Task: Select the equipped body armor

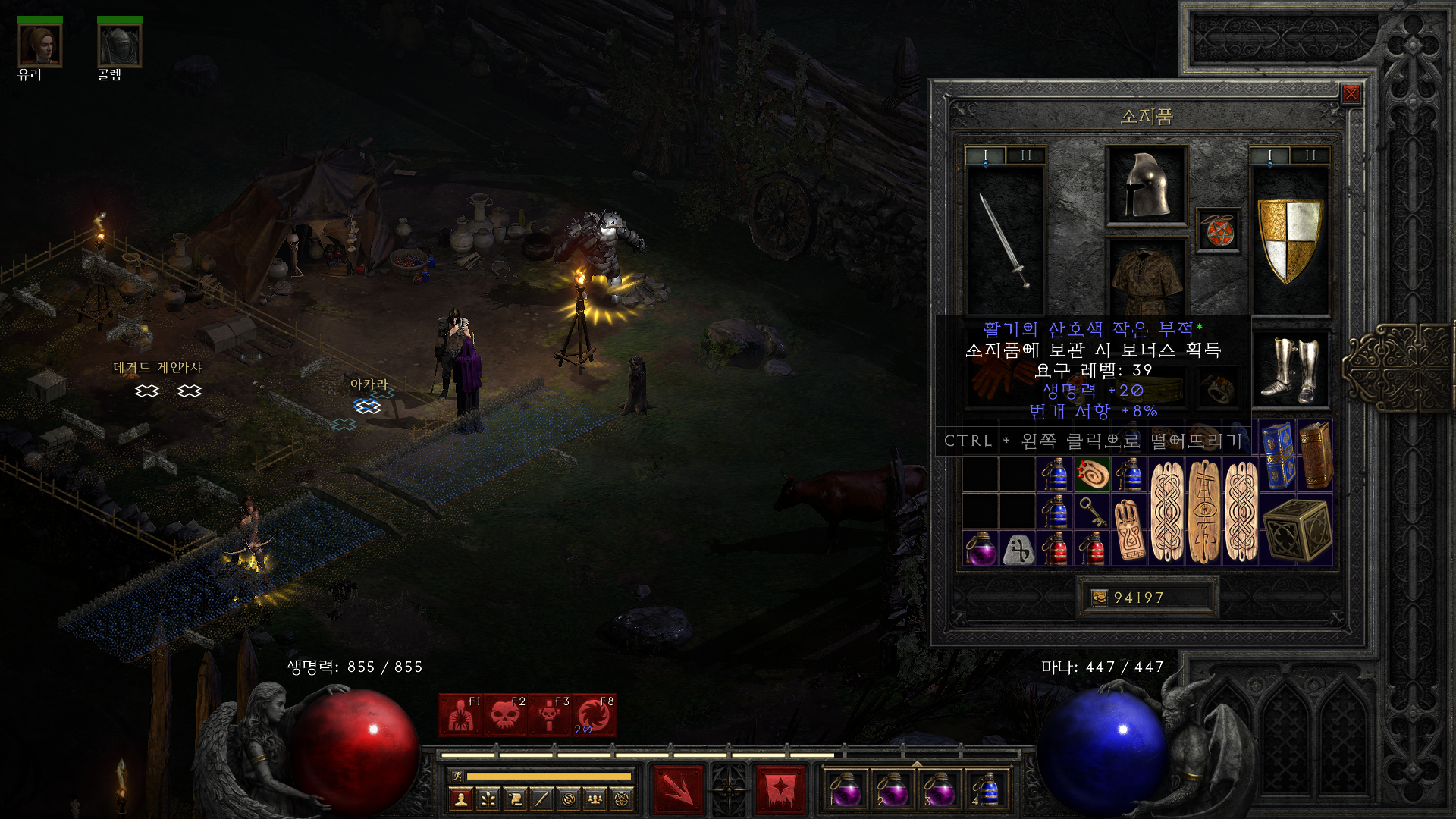Action: (x=1146, y=279)
